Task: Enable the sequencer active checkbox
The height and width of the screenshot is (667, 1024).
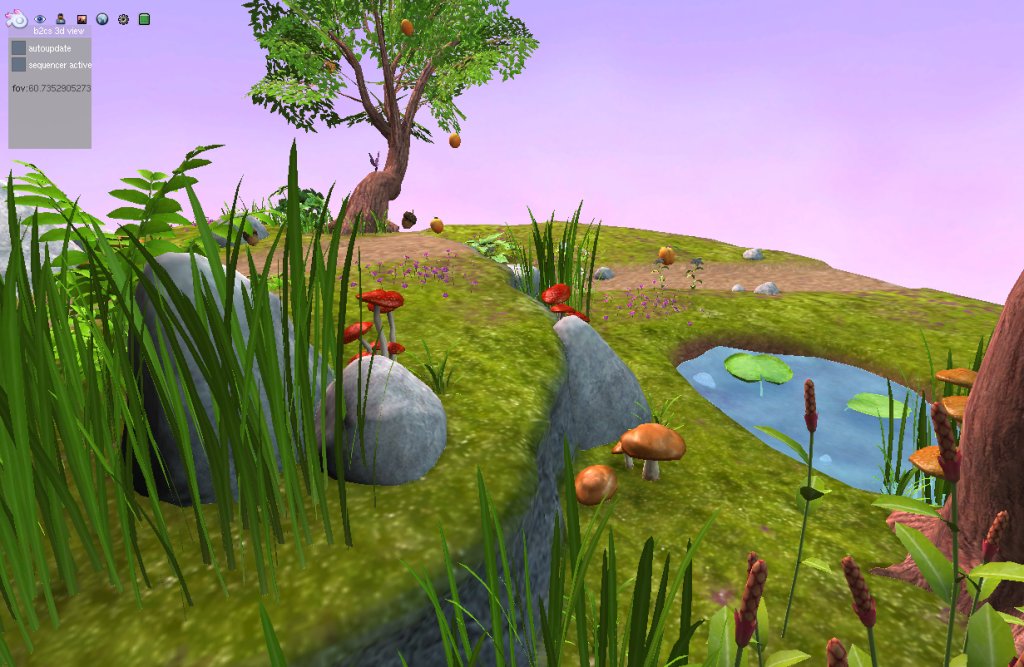Action: click(x=19, y=64)
